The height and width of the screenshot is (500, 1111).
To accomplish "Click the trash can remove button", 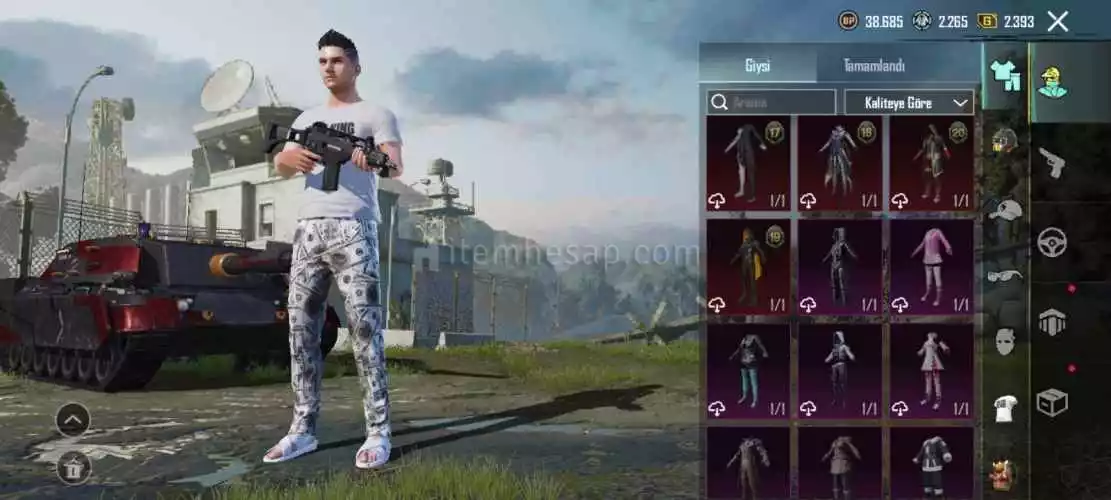I will coord(73,466).
